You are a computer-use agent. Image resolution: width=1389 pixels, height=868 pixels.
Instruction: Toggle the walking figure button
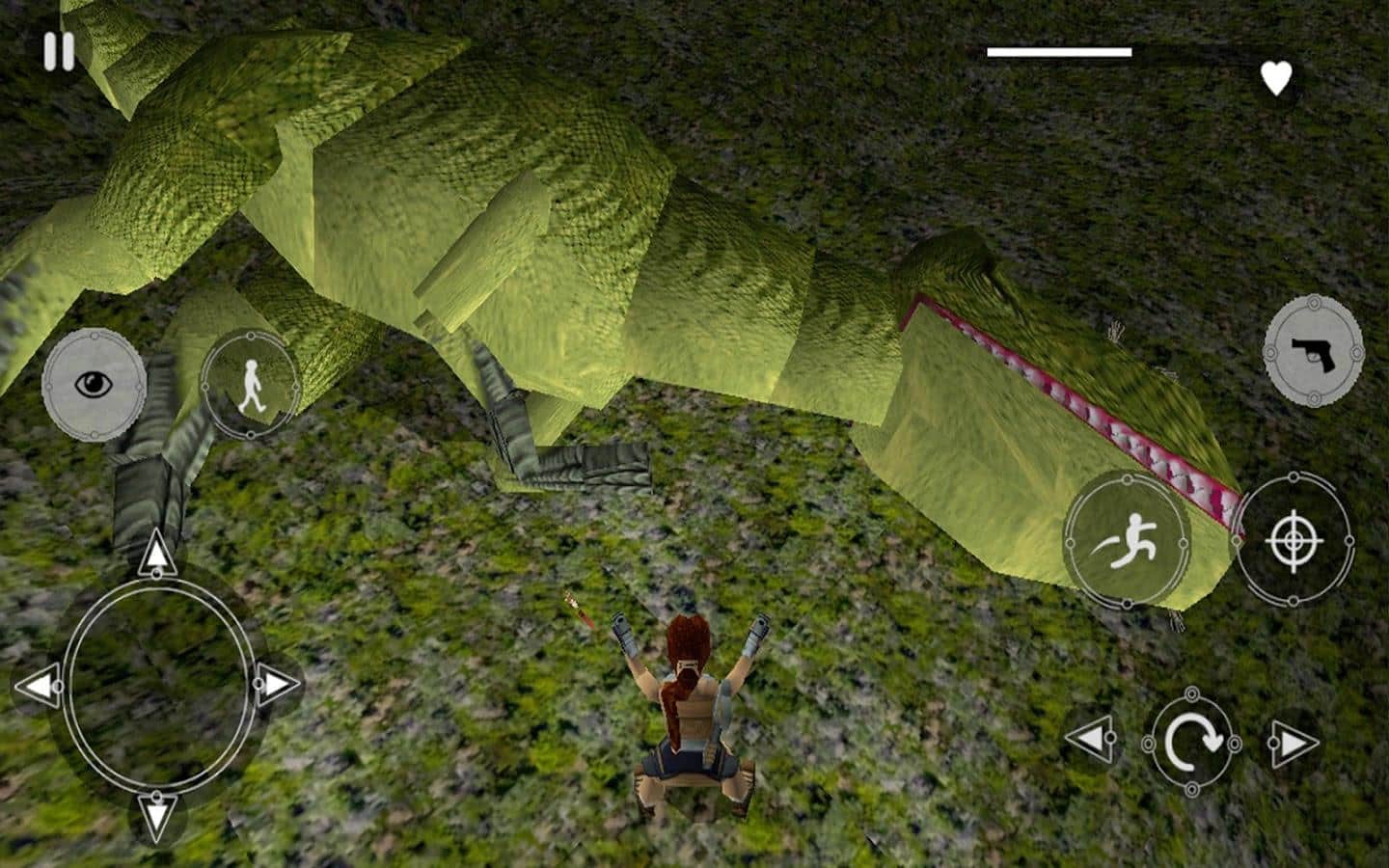point(250,384)
